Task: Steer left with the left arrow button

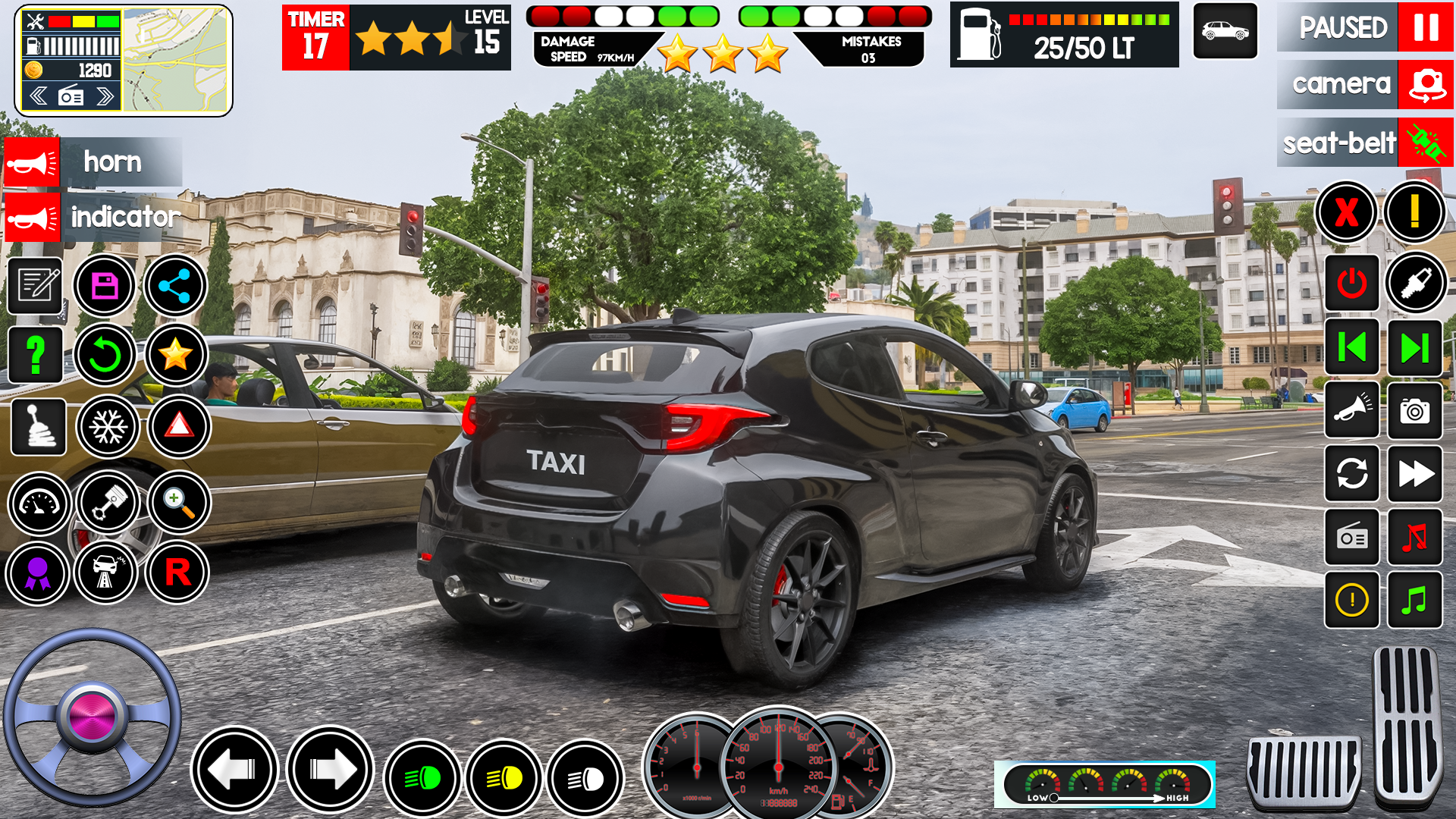Action: [x=234, y=770]
